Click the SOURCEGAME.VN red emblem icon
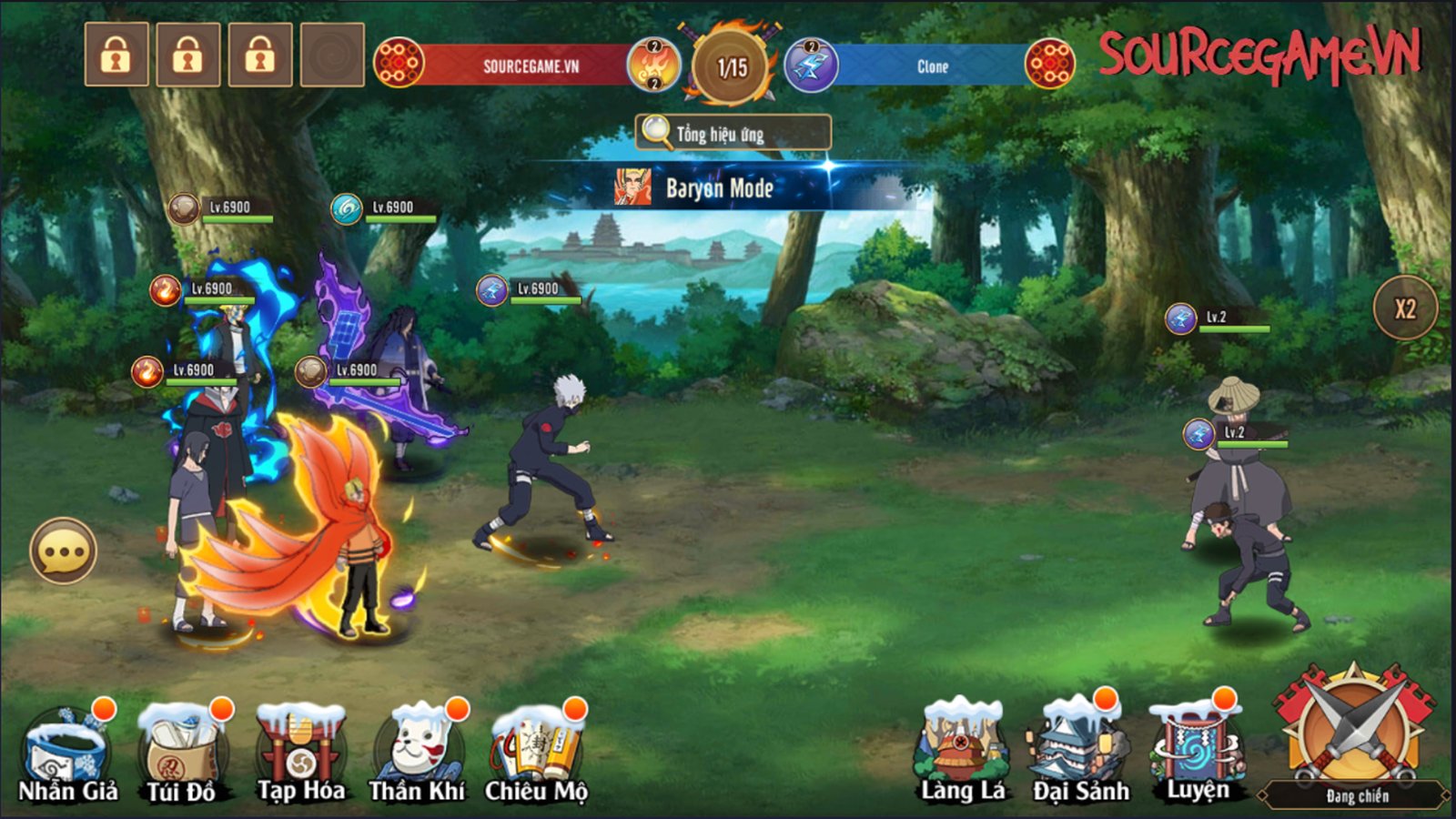The height and width of the screenshot is (819, 1456). tap(398, 64)
